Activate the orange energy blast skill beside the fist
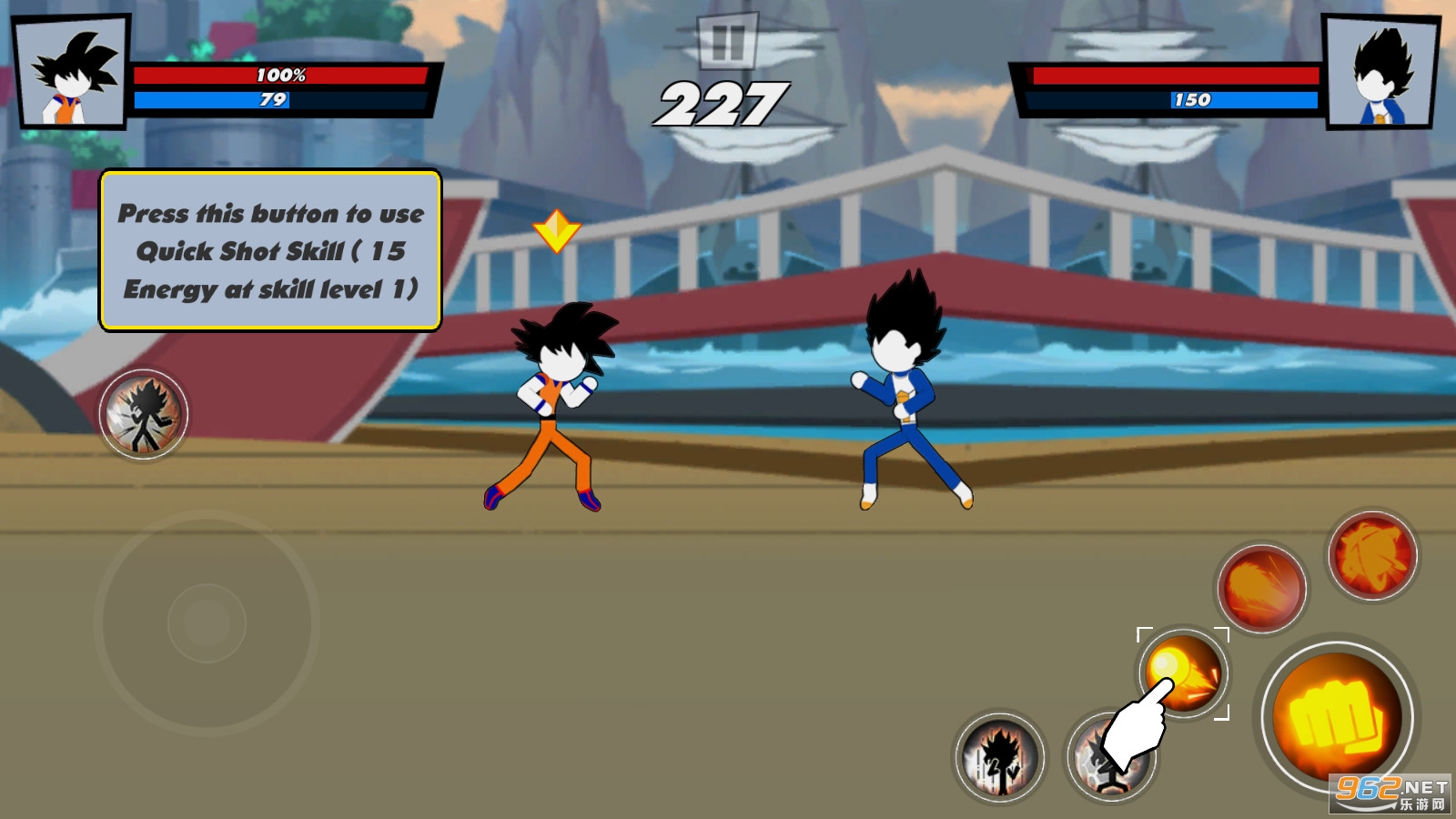Image resolution: width=1456 pixels, height=819 pixels. [x=1261, y=589]
